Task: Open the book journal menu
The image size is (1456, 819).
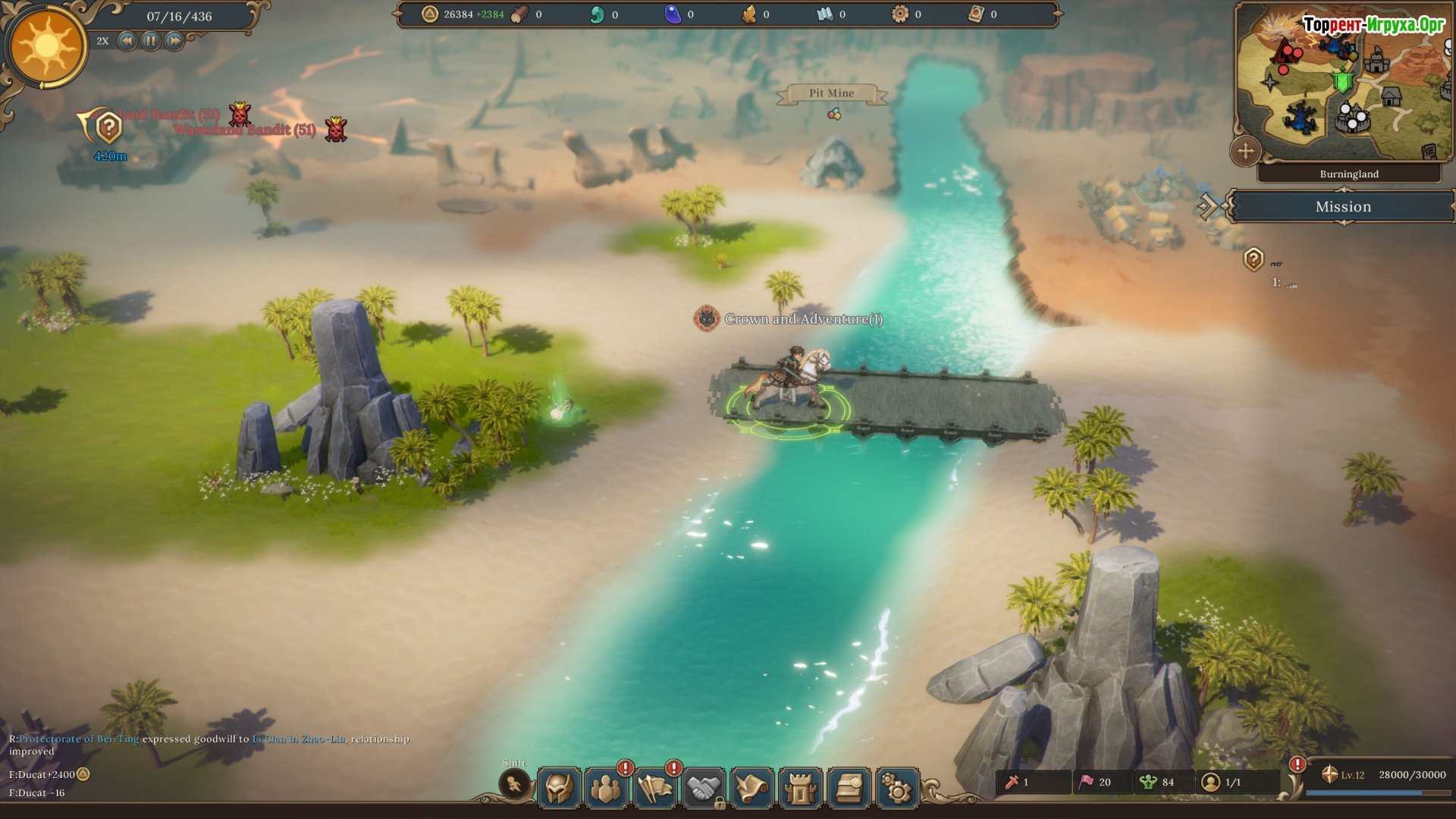Action: [x=849, y=788]
